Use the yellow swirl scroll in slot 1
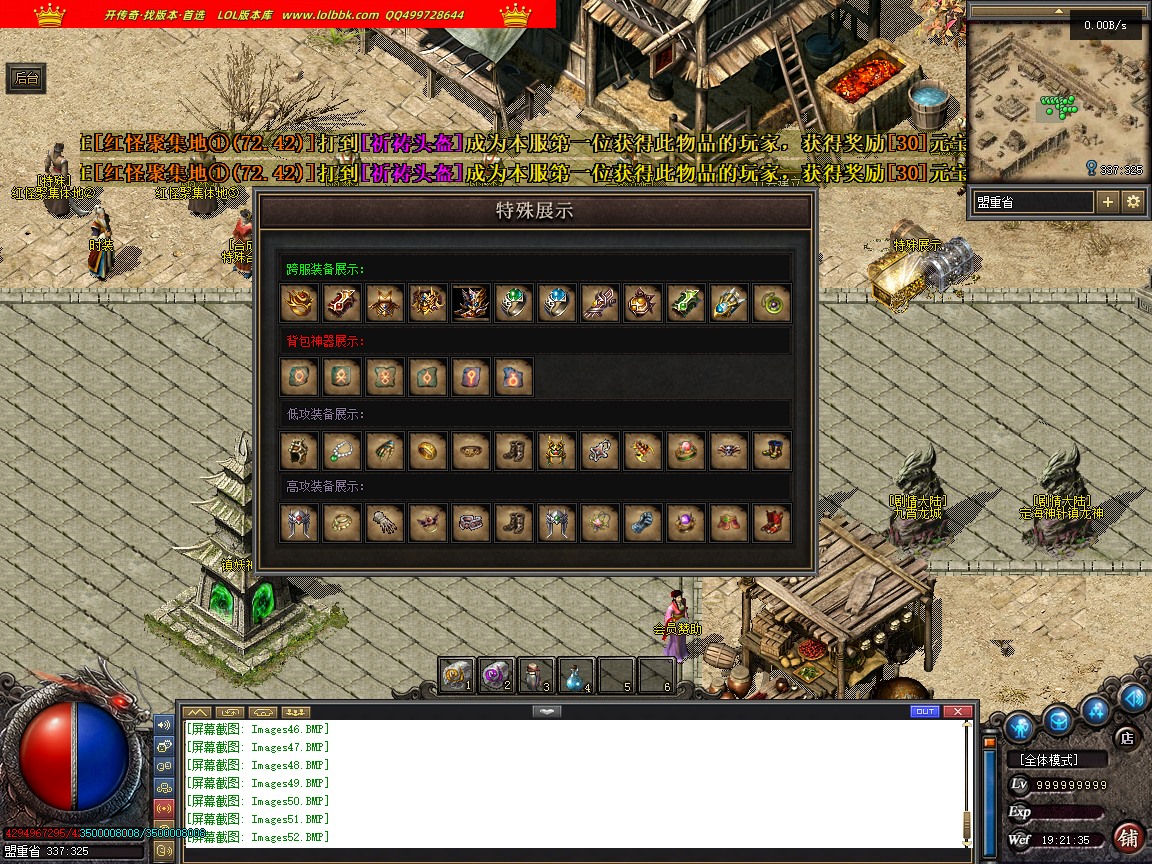 coord(455,676)
